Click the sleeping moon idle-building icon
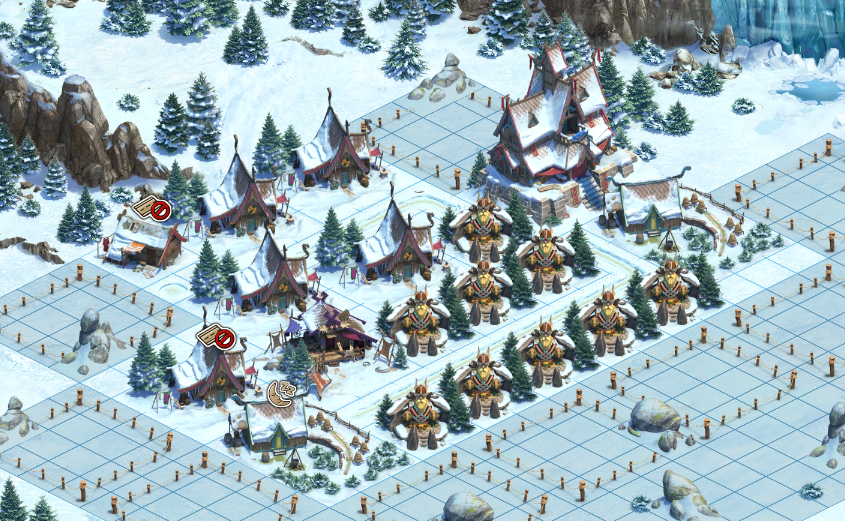 coord(281,393)
